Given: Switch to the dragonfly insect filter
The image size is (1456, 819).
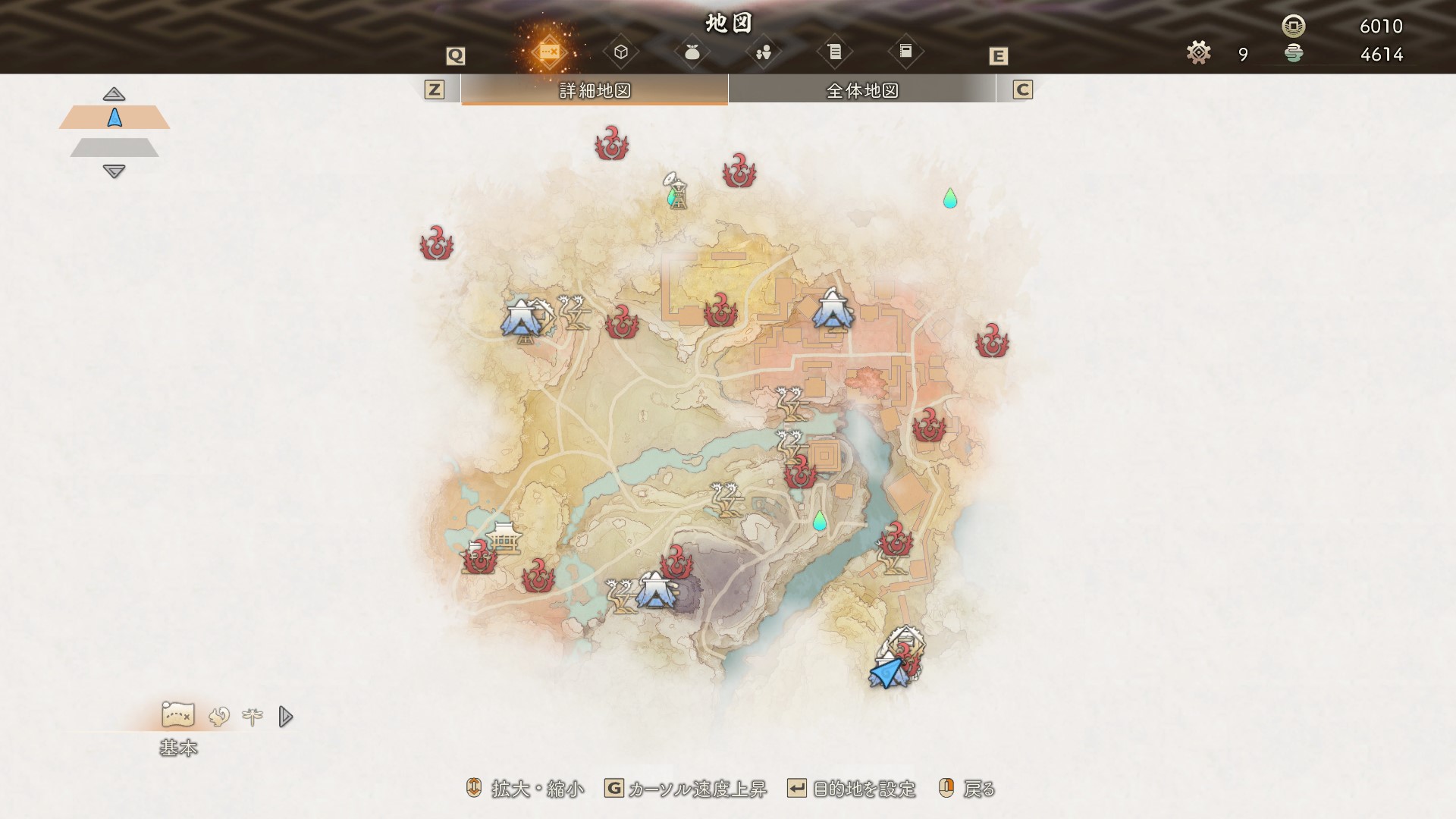Looking at the screenshot, I should coord(252,717).
